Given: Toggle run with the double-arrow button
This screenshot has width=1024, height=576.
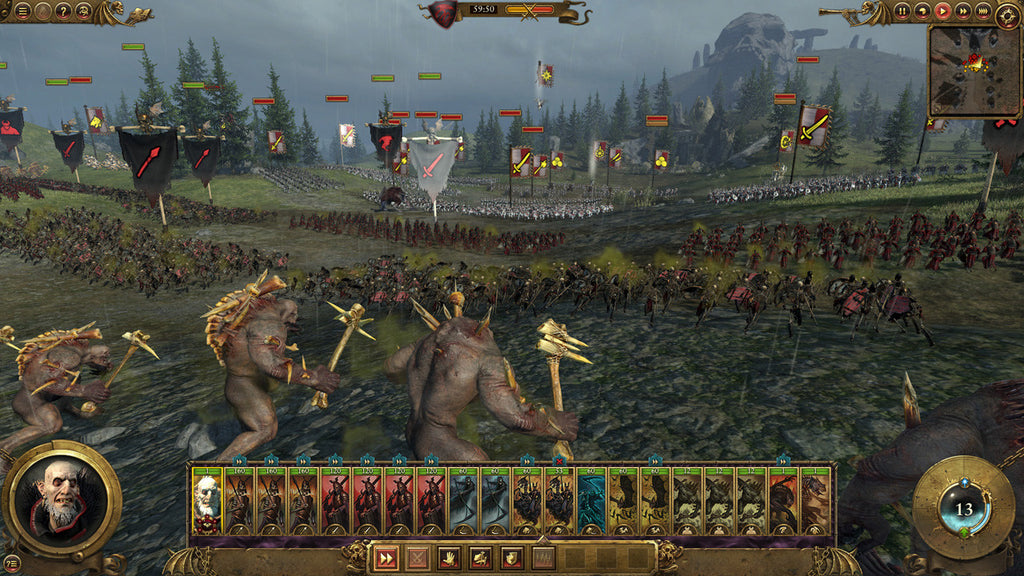Looking at the screenshot, I should pyautogui.click(x=386, y=559).
